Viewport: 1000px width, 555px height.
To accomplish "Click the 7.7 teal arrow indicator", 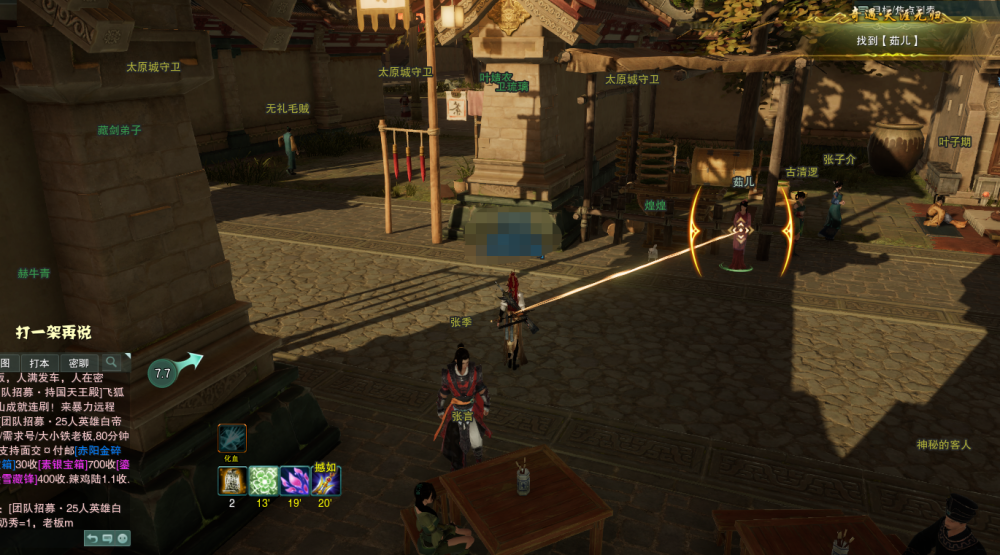I will pos(164,373).
